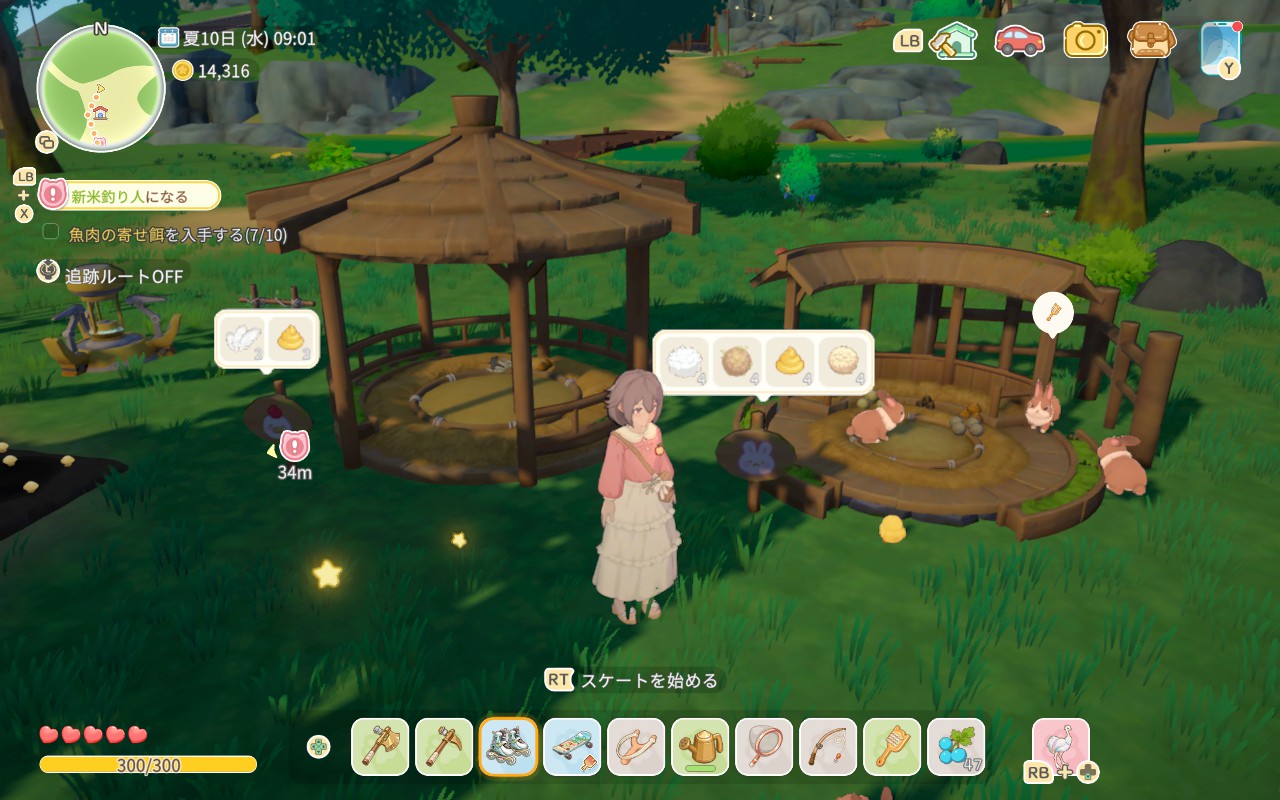Screen dimensions: 1280x800
Task: Select the golden watering can slot
Action: point(700,746)
